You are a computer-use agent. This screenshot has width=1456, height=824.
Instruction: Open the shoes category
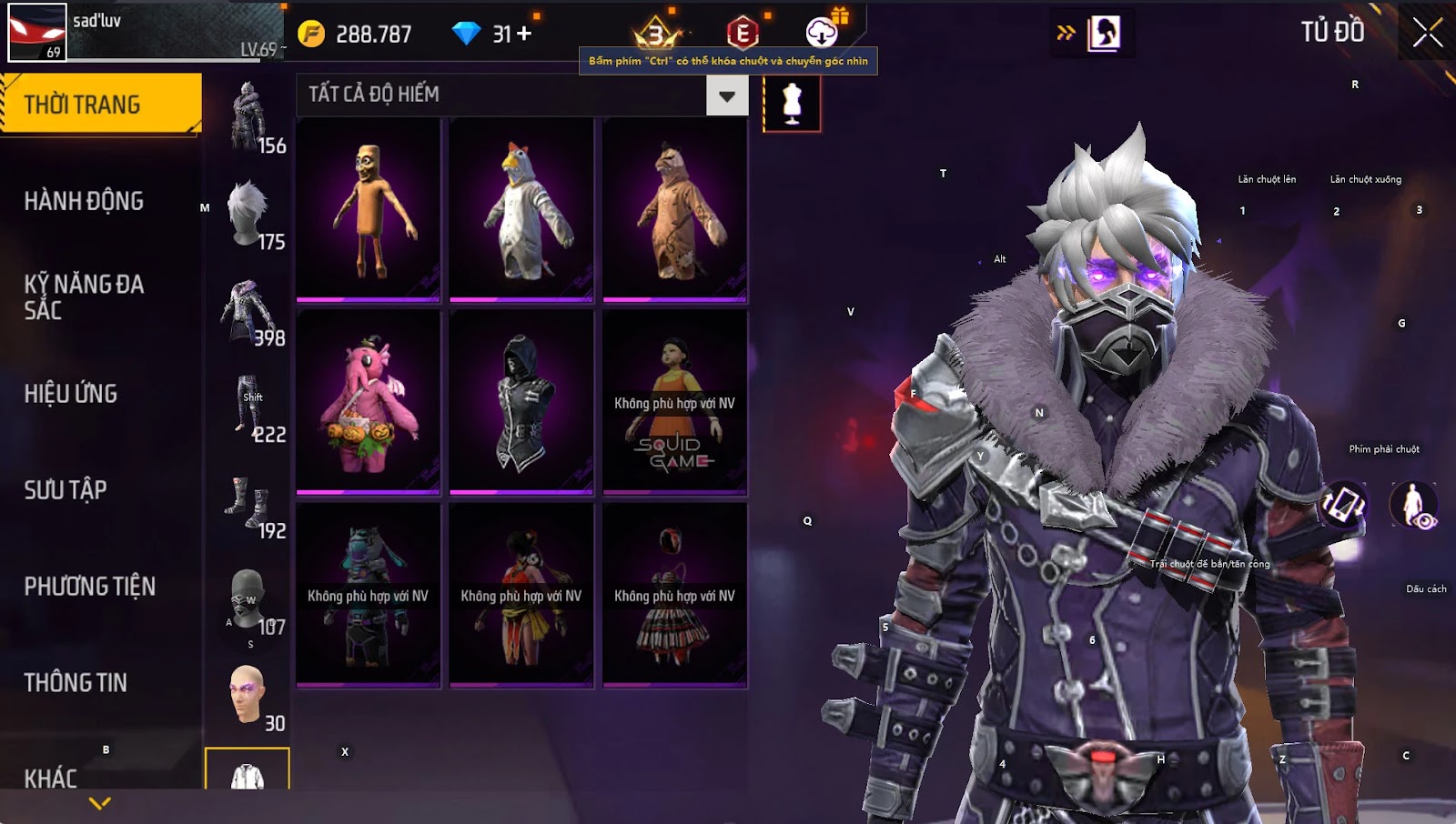pyautogui.click(x=248, y=502)
